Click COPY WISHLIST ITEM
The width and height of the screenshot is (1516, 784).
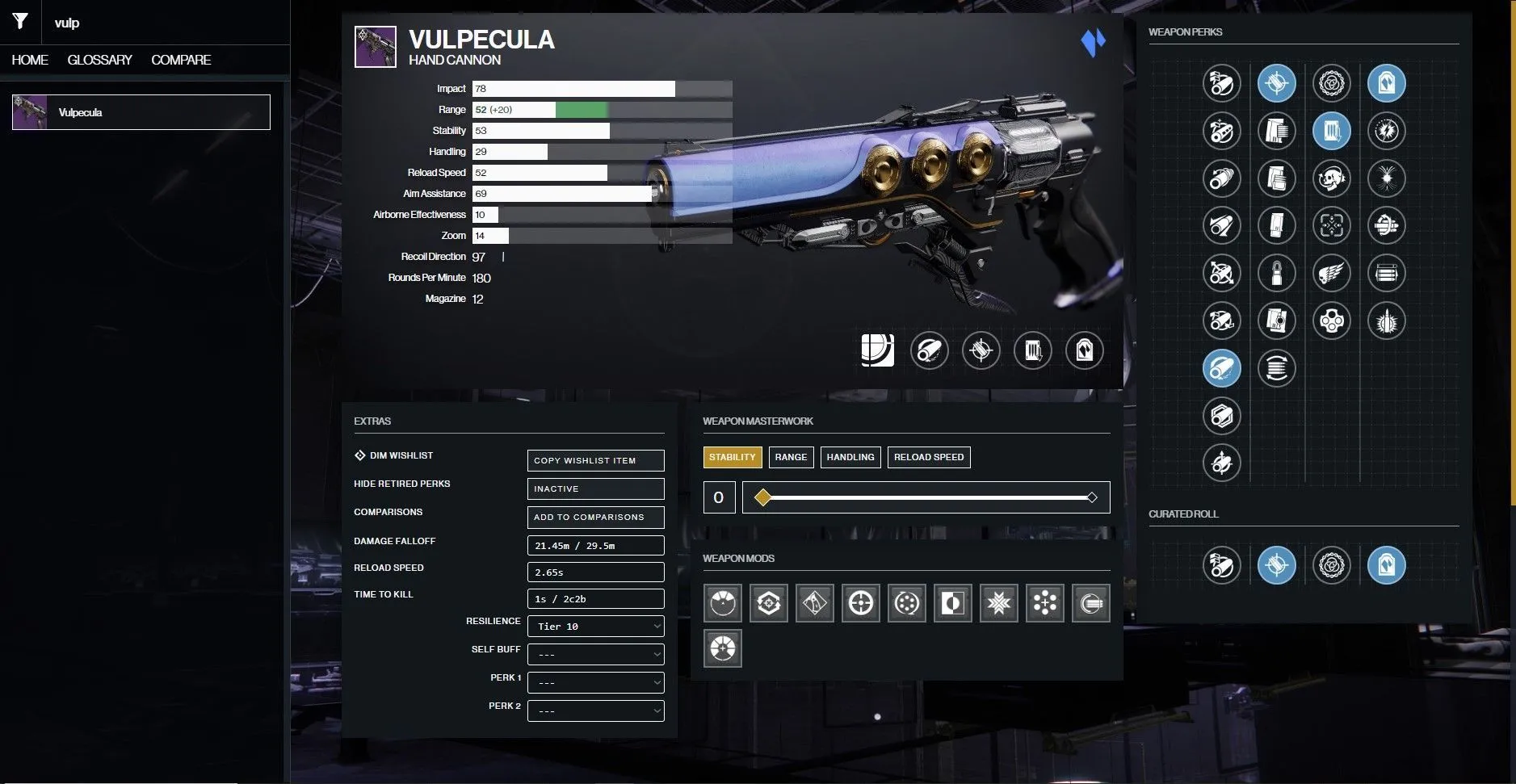tap(594, 460)
